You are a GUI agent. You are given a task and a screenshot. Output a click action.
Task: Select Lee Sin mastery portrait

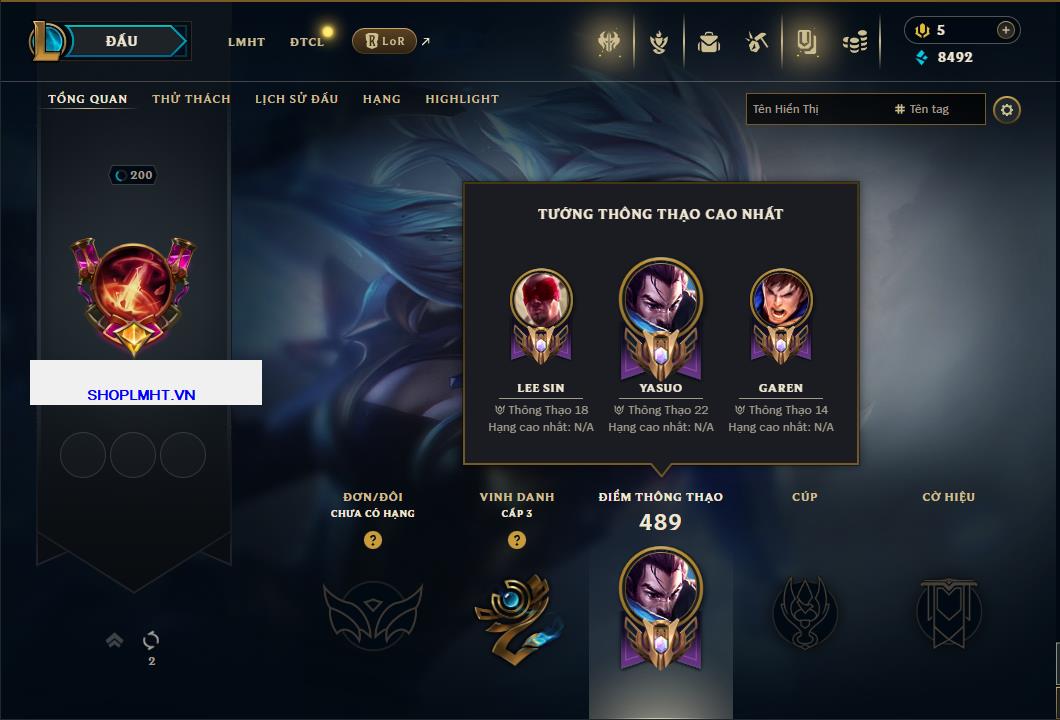tap(541, 300)
